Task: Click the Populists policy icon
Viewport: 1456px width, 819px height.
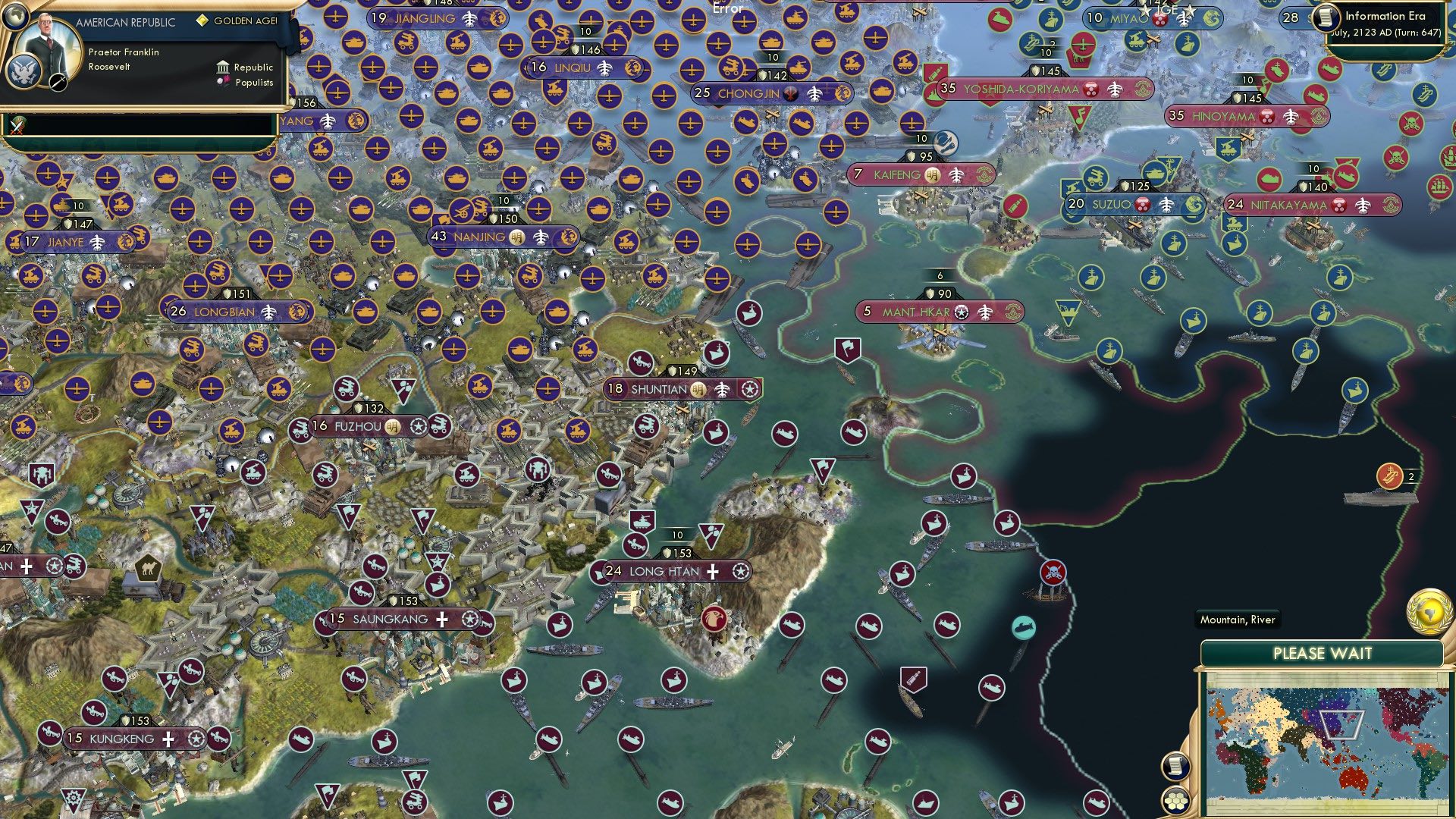Action: (224, 82)
